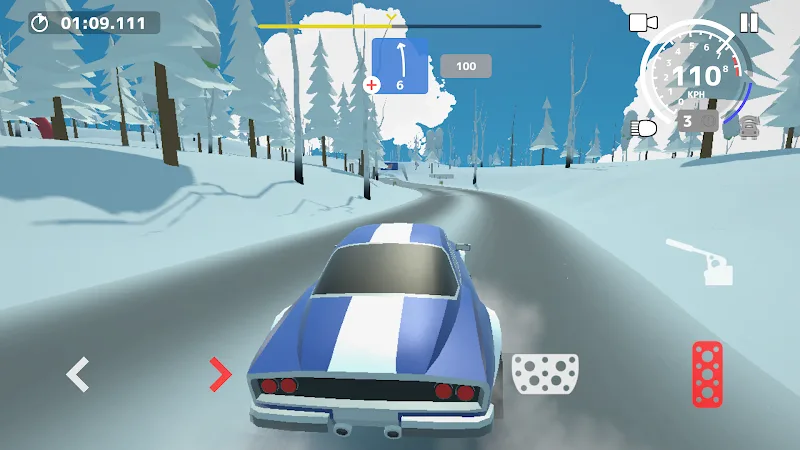This screenshot has height=450, width=800.
Task: Switch the camera view
Action: (x=642, y=22)
